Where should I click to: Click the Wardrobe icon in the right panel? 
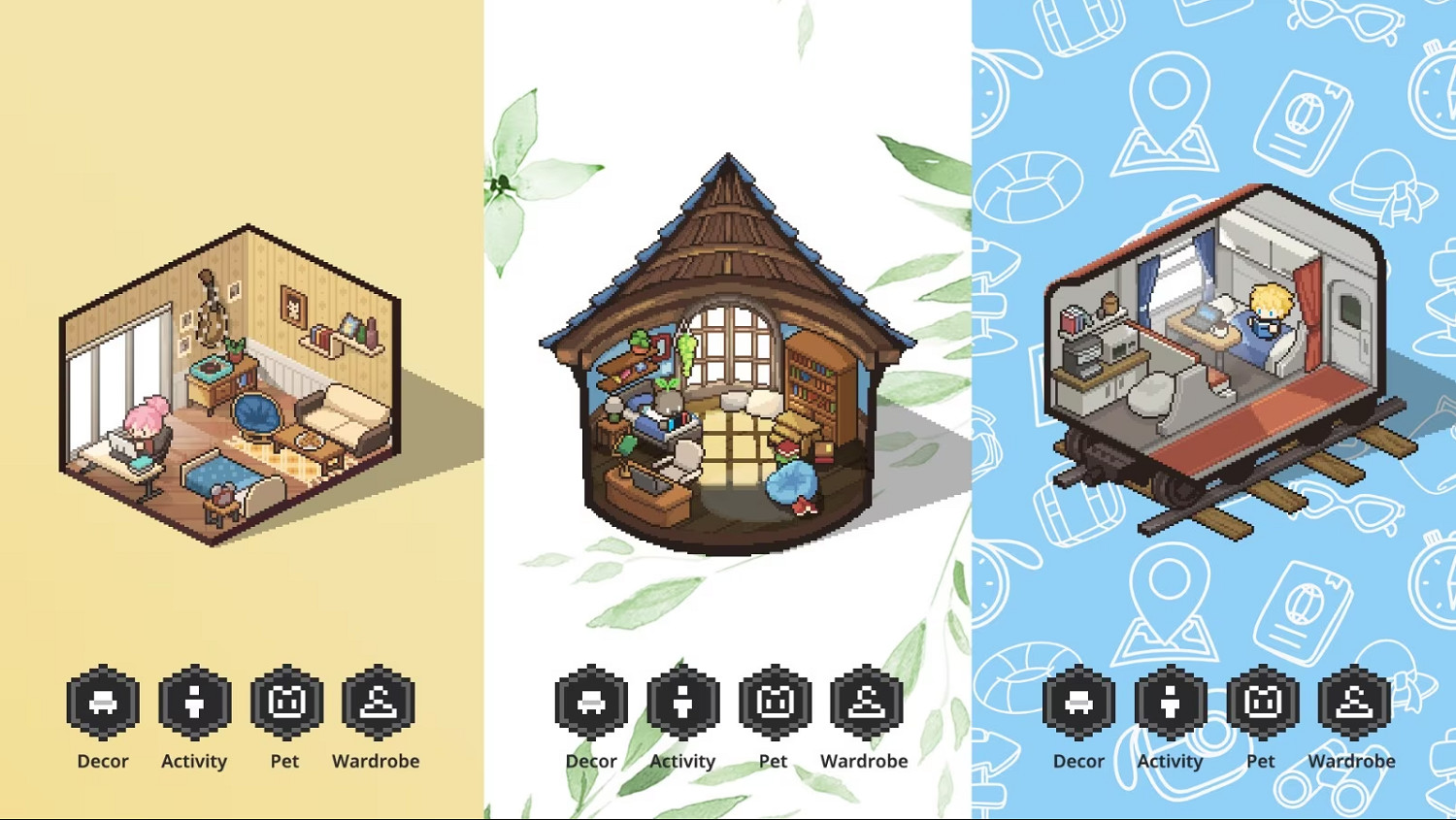[1352, 701]
